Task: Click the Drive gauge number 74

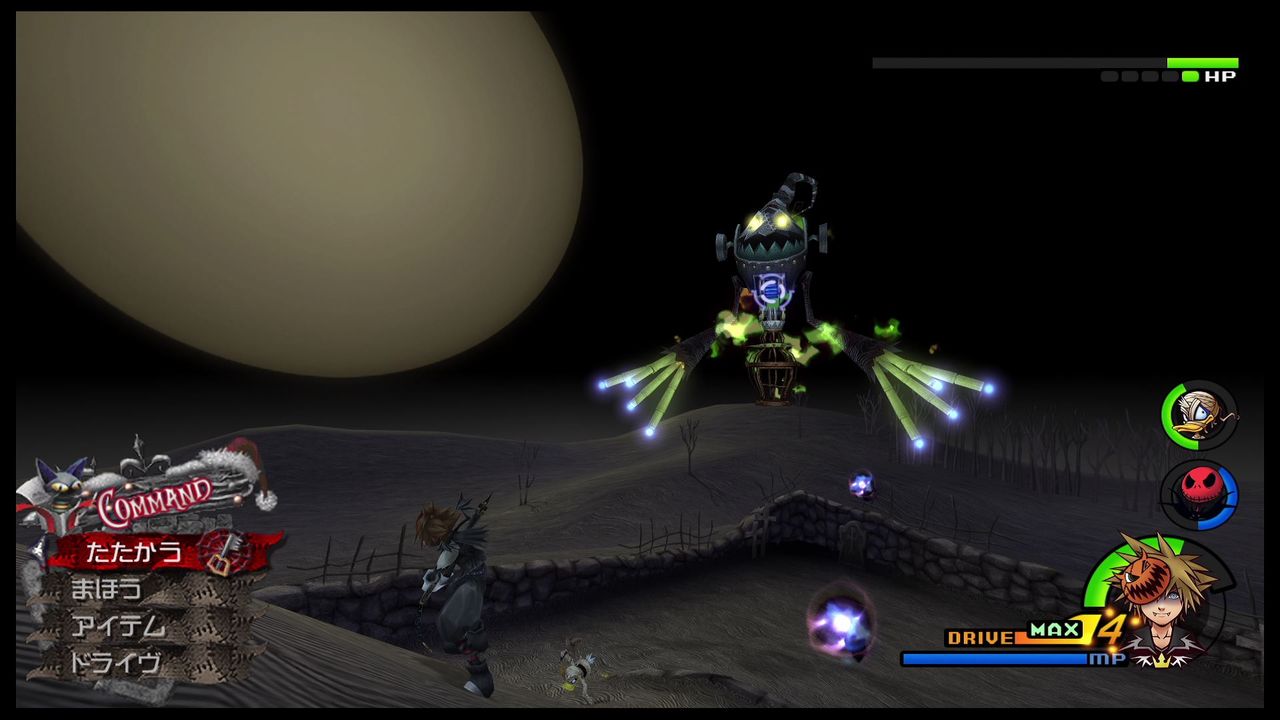Action: [1093, 628]
